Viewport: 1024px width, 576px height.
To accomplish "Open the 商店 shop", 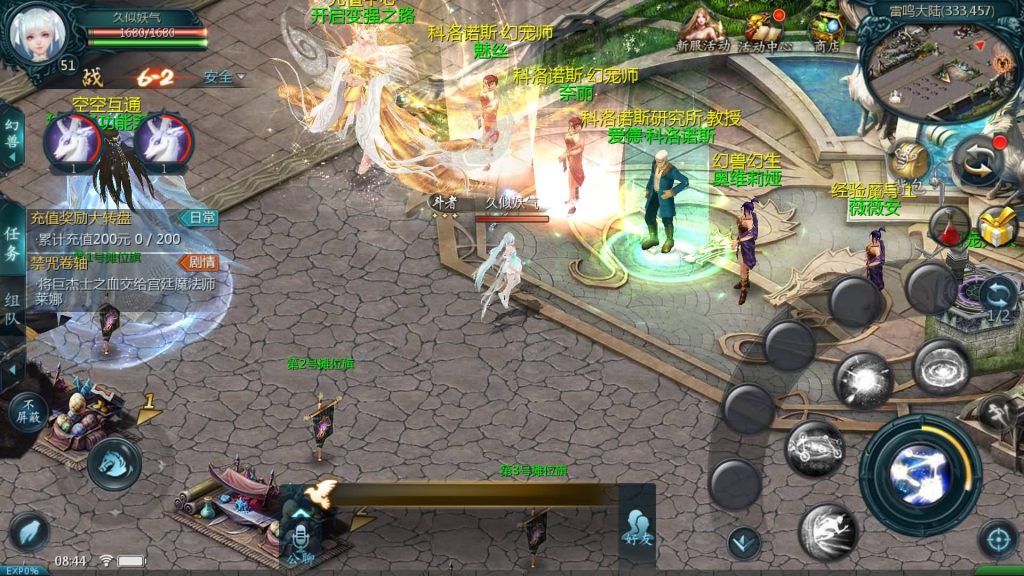I will (x=826, y=30).
